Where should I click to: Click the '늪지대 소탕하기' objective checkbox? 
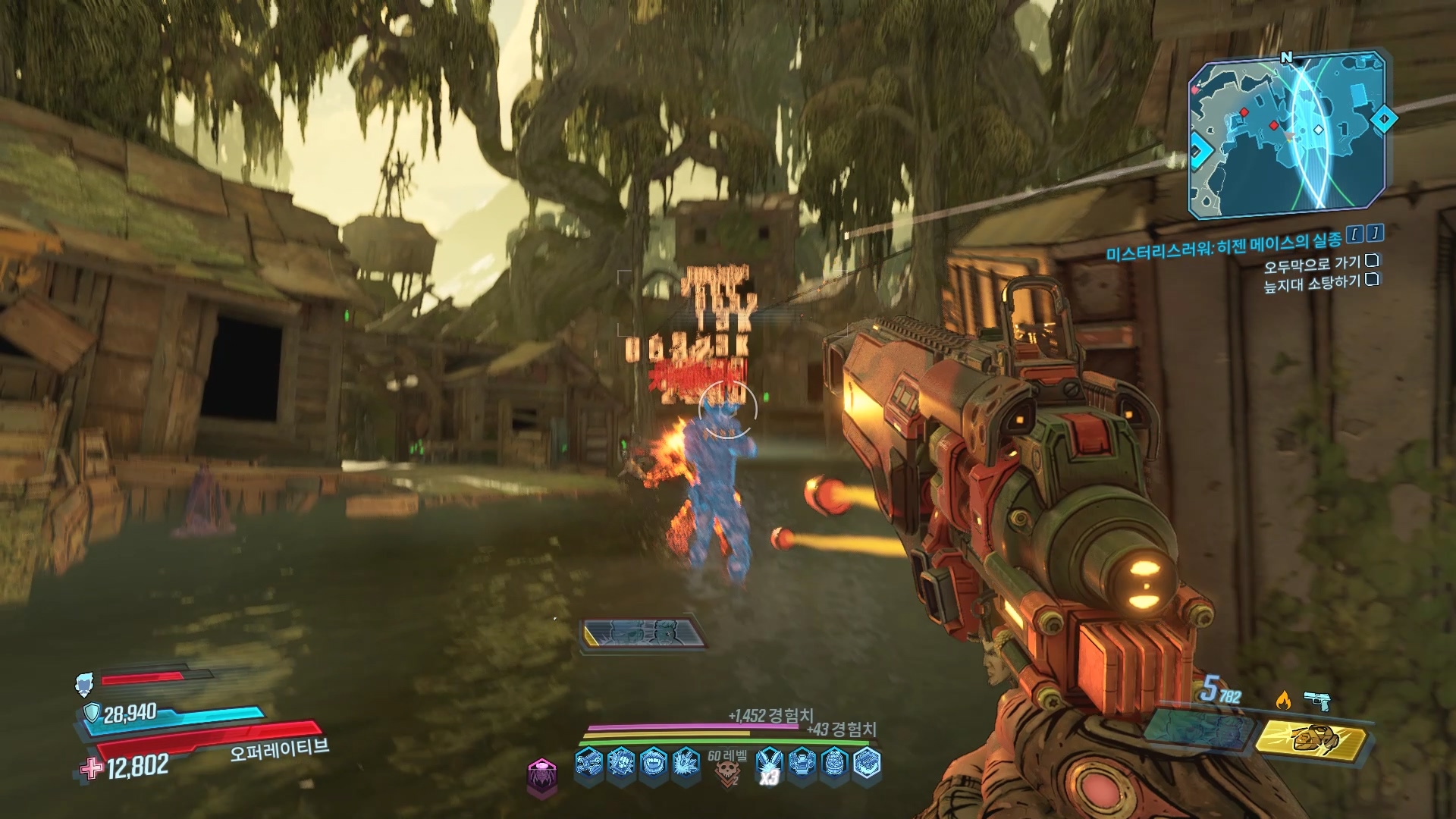[1372, 280]
